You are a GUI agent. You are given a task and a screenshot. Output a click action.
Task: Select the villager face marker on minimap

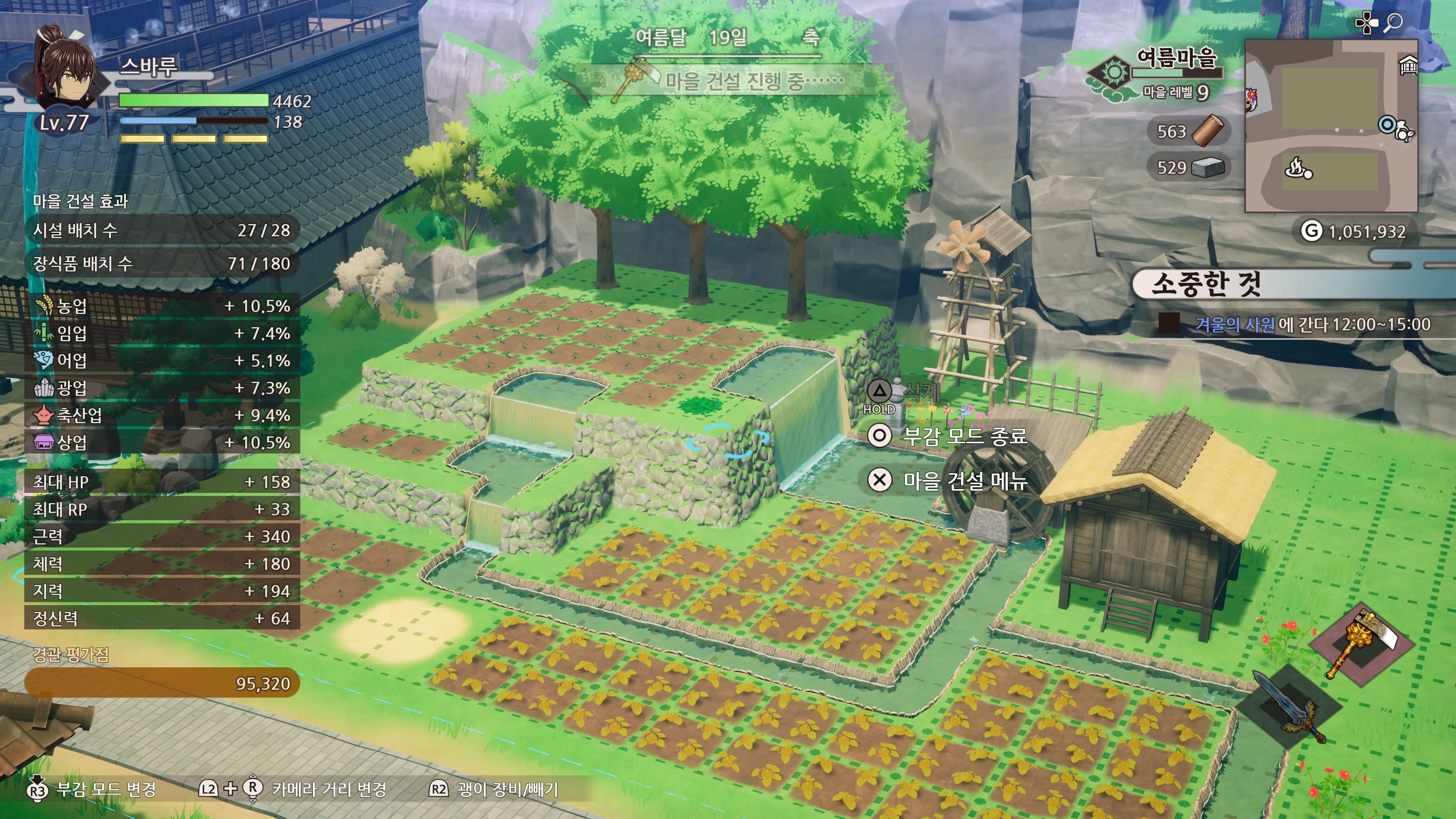pyautogui.click(x=1251, y=100)
